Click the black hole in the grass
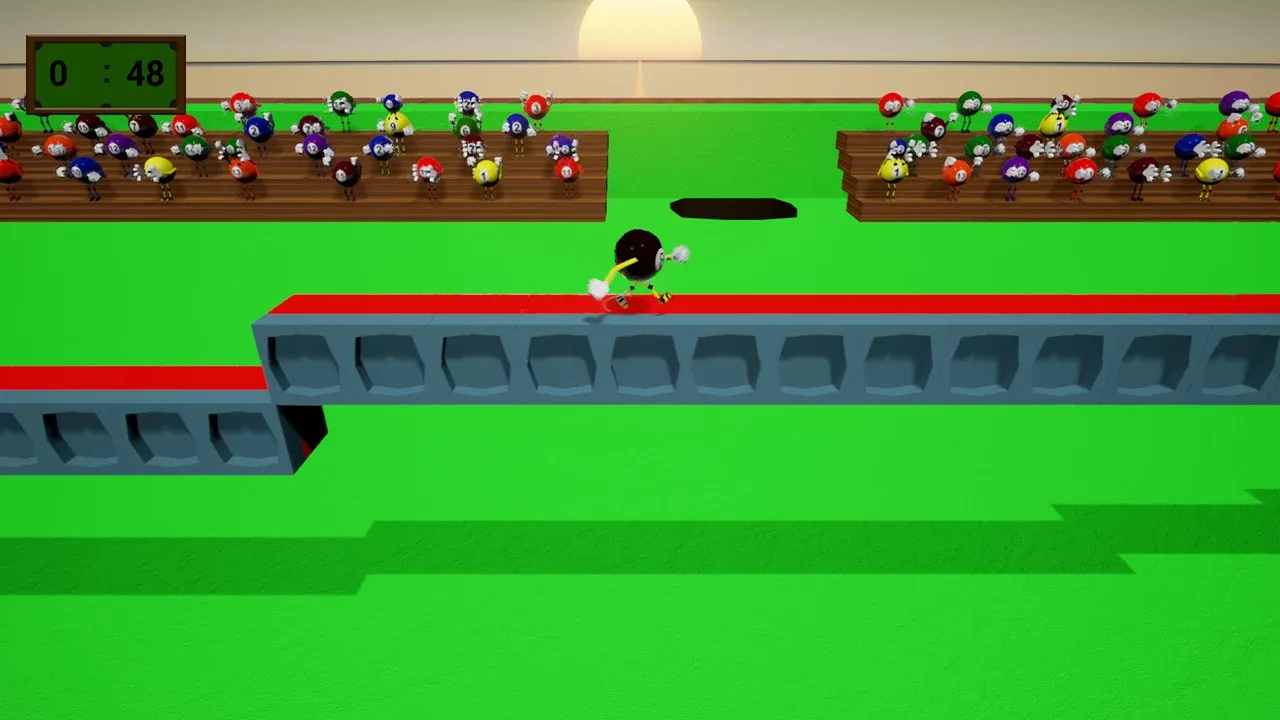The image size is (1280, 720). click(x=733, y=207)
